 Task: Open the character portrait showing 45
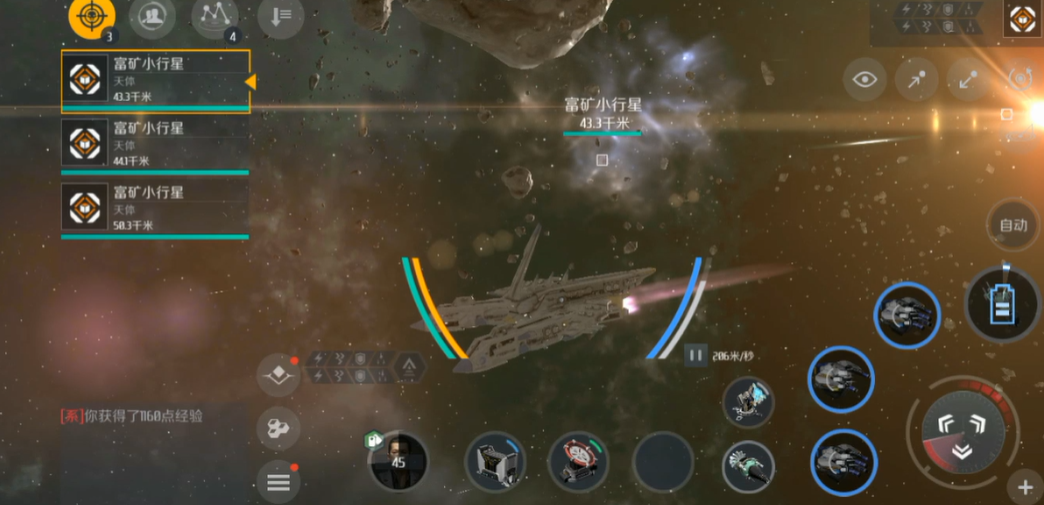point(399,461)
